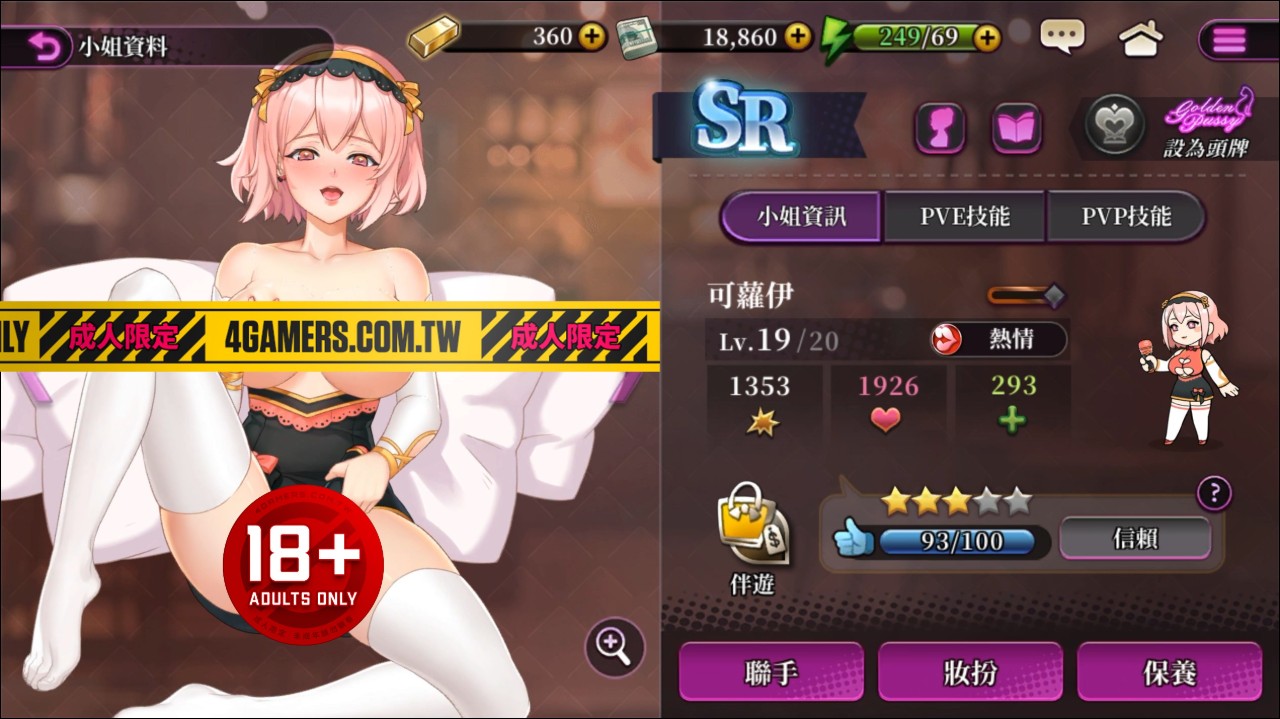Open the pink book icon
Image resolution: width=1280 pixels, height=719 pixels.
(x=1016, y=129)
